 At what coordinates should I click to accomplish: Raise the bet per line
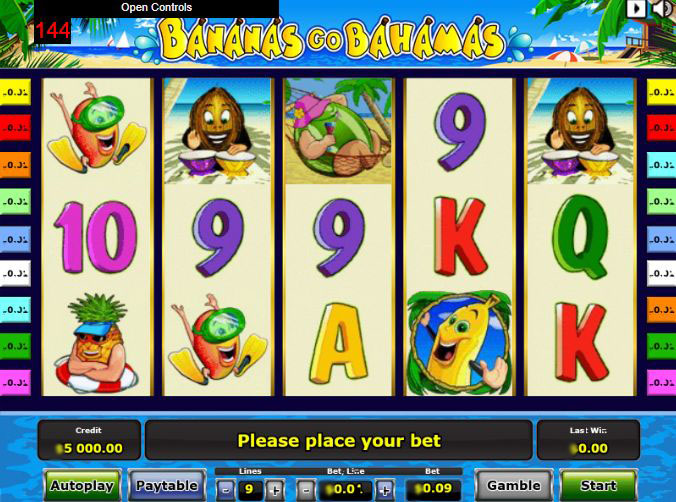[384, 490]
